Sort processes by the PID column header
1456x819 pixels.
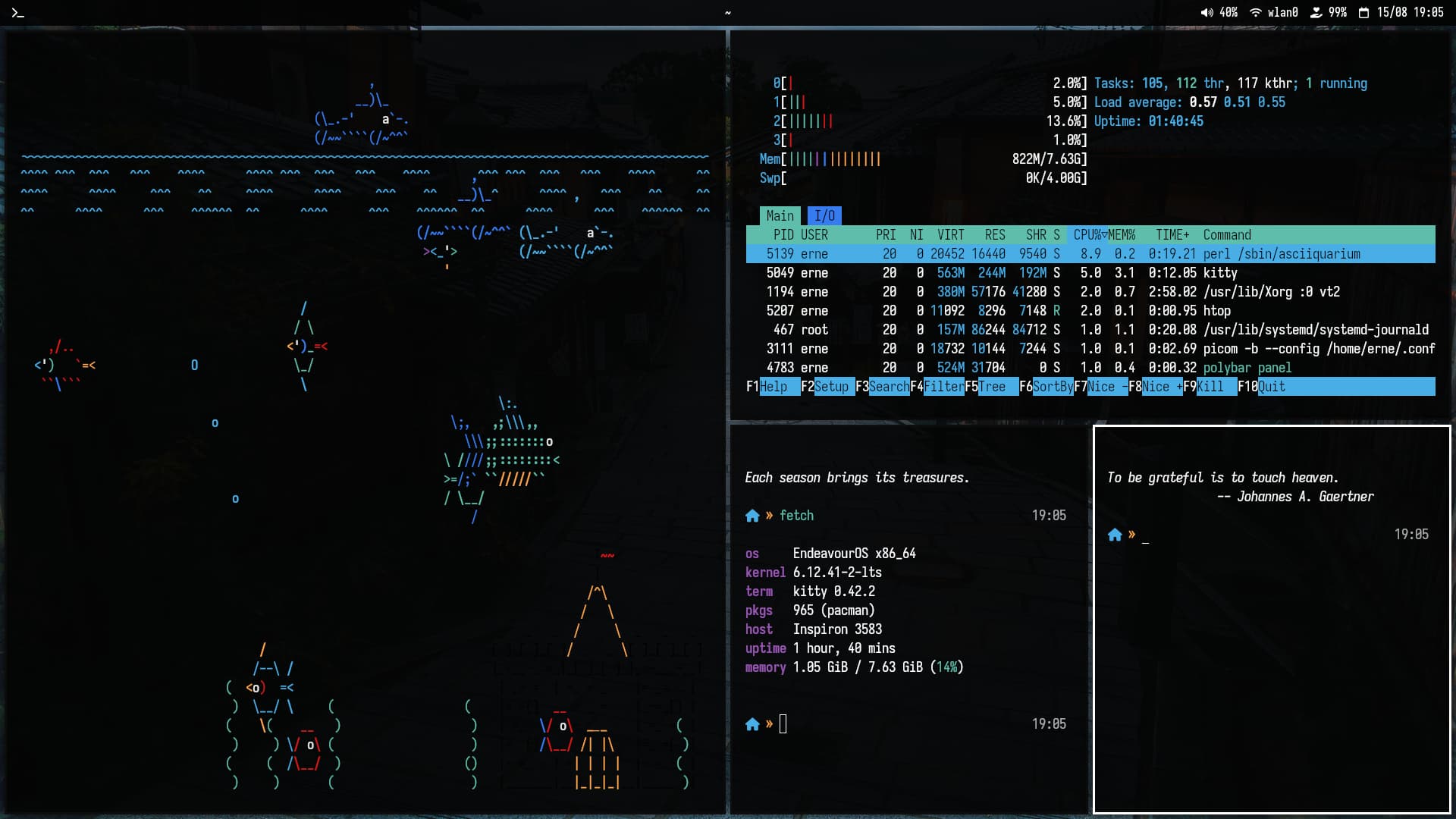coord(783,235)
